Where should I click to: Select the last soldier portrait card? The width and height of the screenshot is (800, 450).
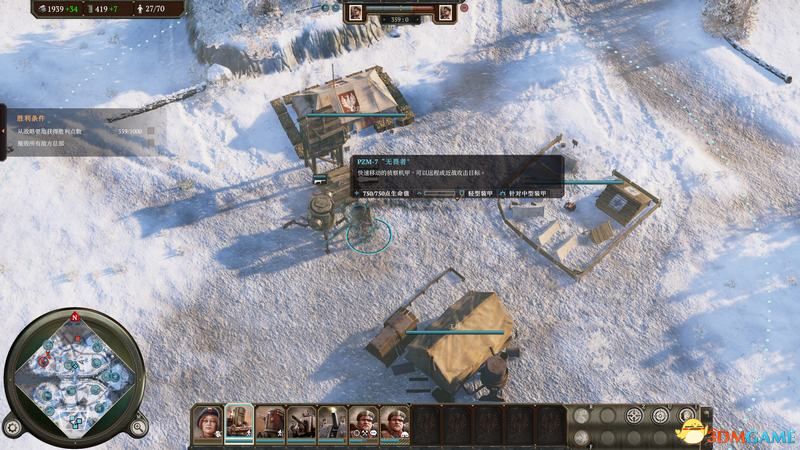(x=394, y=424)
